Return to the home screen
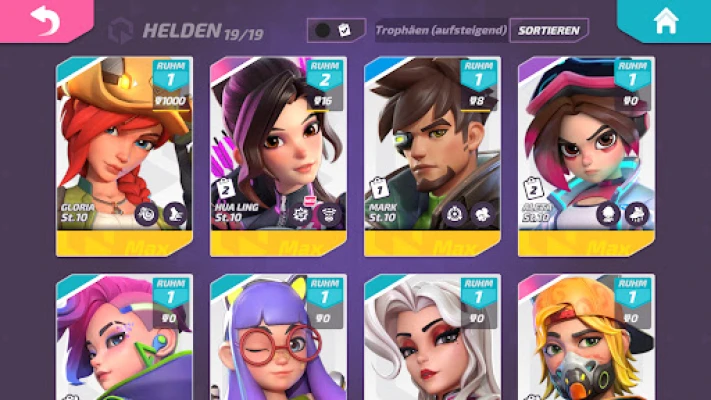 tap(665, 21)
